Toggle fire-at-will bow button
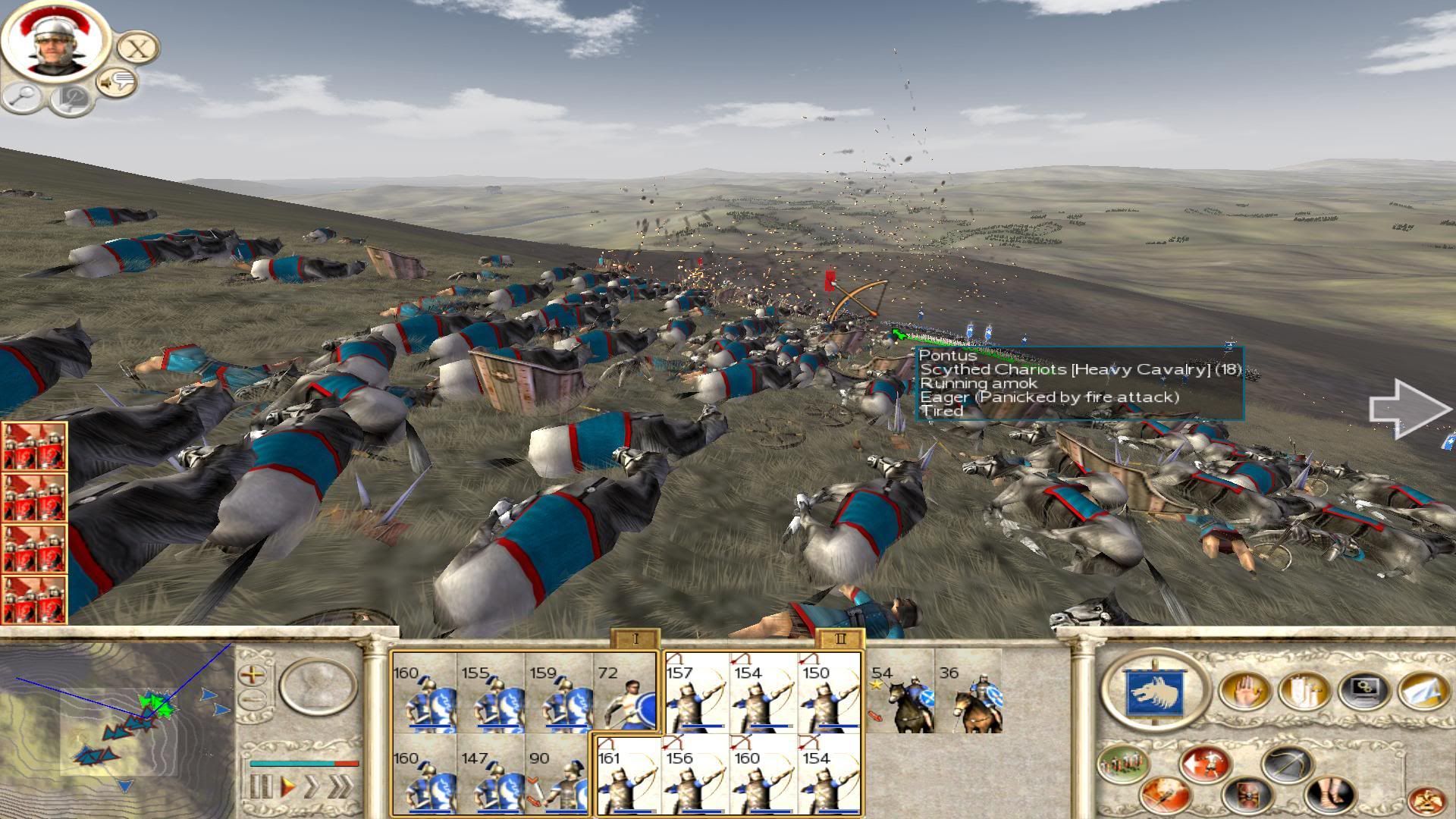 point(1287,764)
